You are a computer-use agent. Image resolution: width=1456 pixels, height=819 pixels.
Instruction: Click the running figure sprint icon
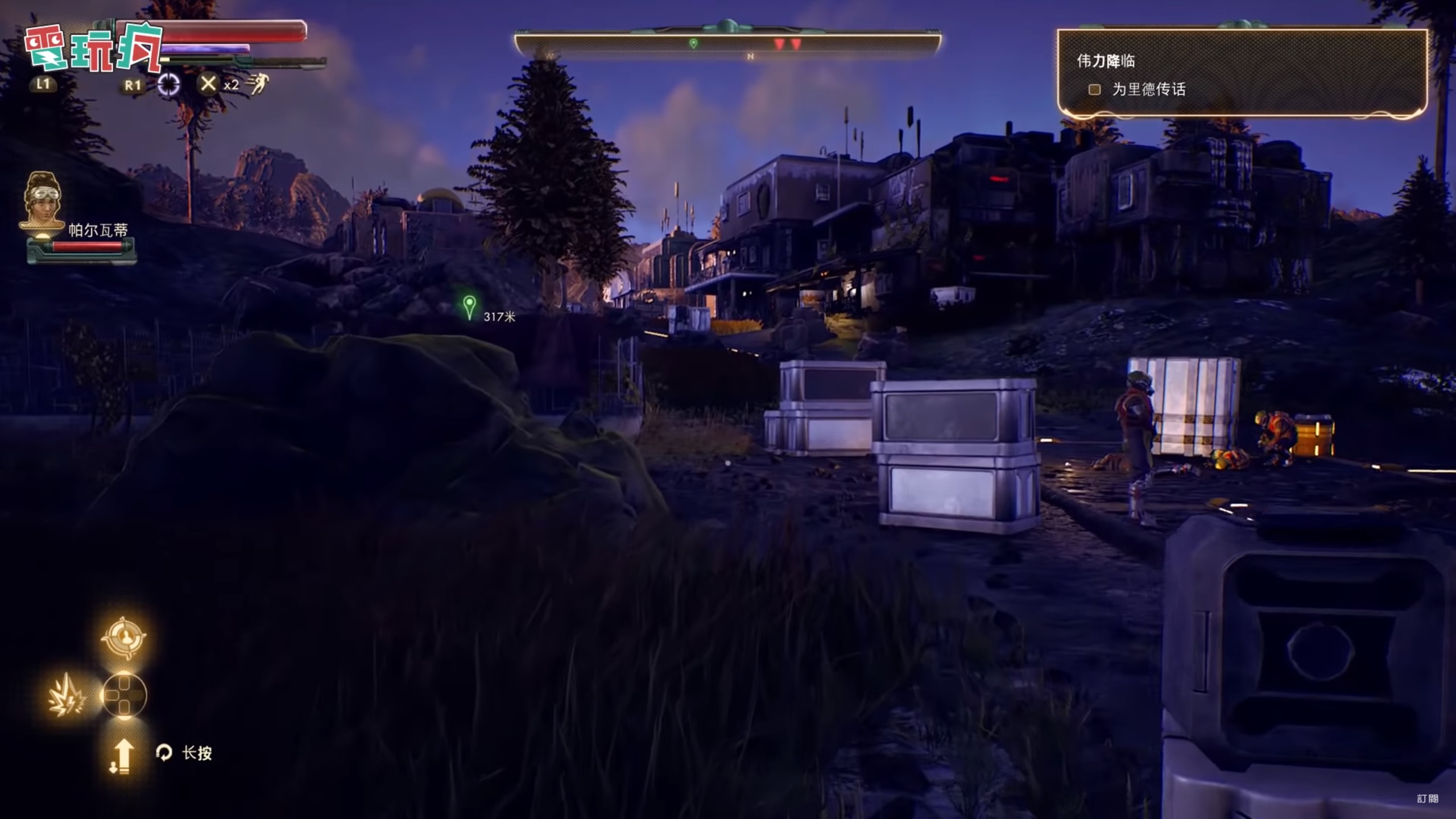(257, 85)
